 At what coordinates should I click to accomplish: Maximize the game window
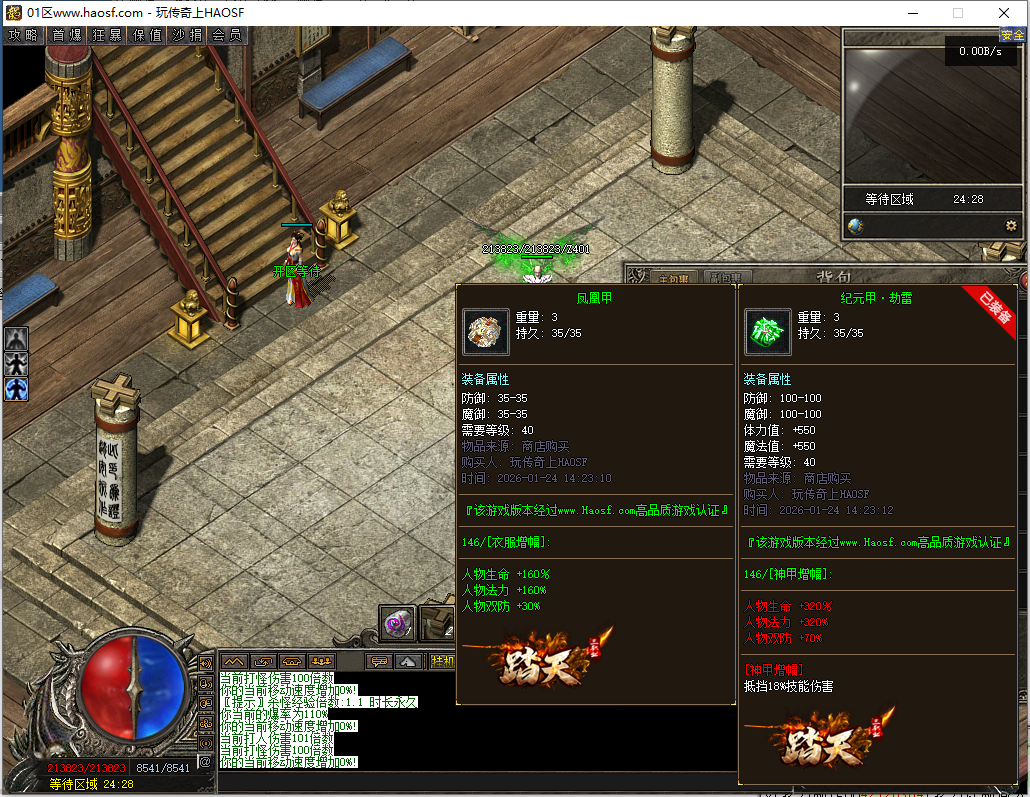(958, 13)
